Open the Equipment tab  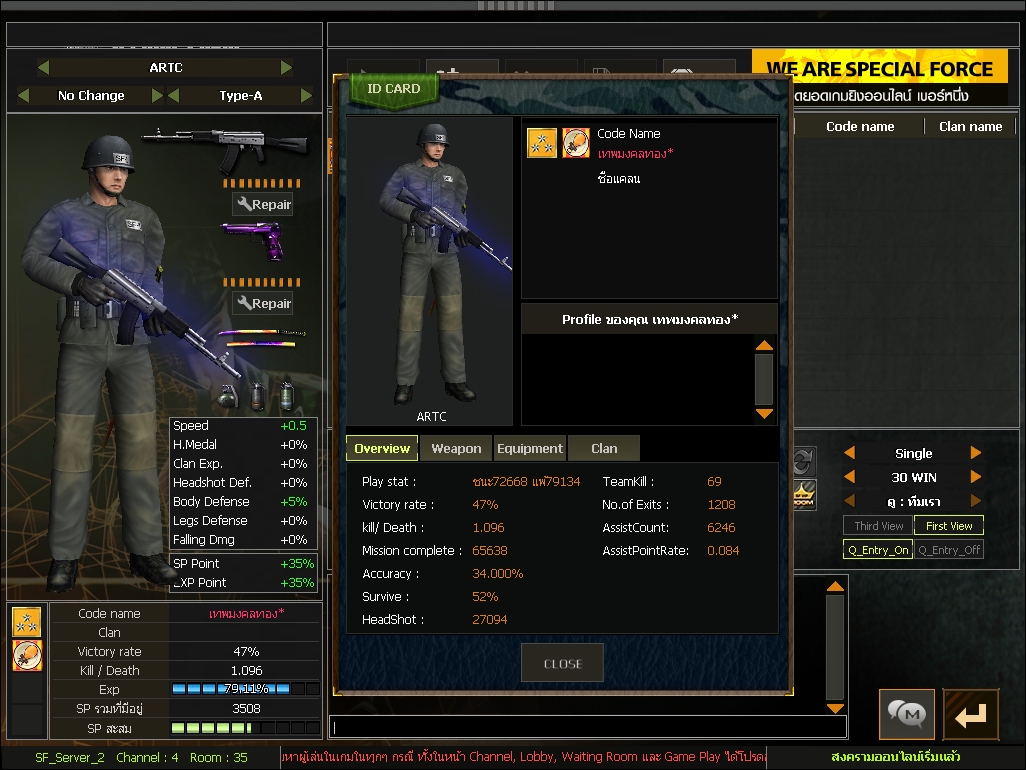pos(530,449)
